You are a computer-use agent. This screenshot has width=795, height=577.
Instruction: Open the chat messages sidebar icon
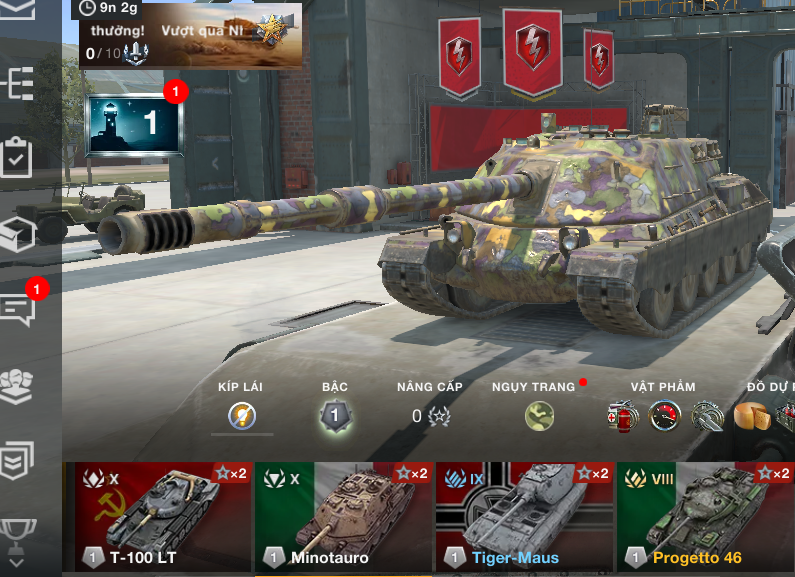click(x=19, y=308)
